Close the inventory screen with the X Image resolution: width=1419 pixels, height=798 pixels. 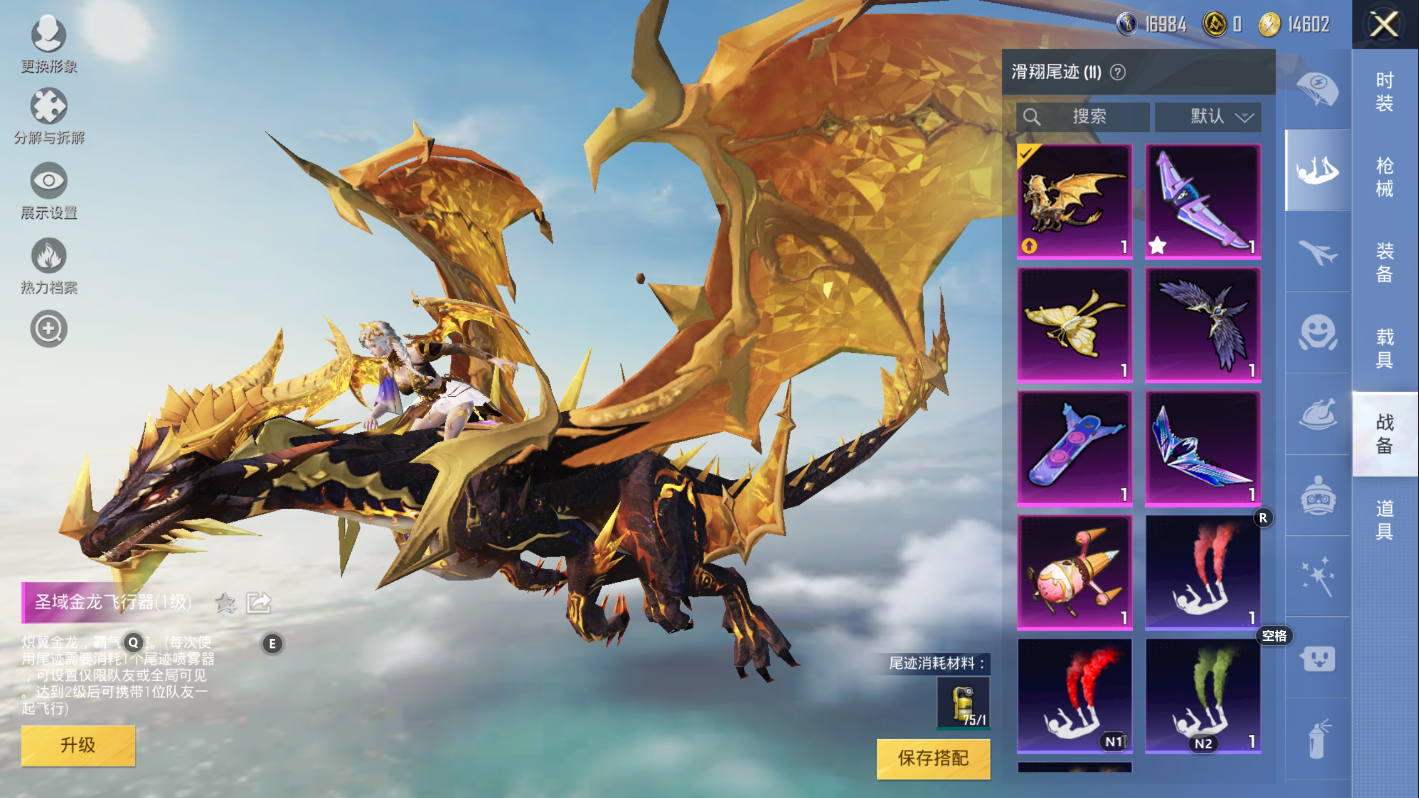(x=1384, y=24)
